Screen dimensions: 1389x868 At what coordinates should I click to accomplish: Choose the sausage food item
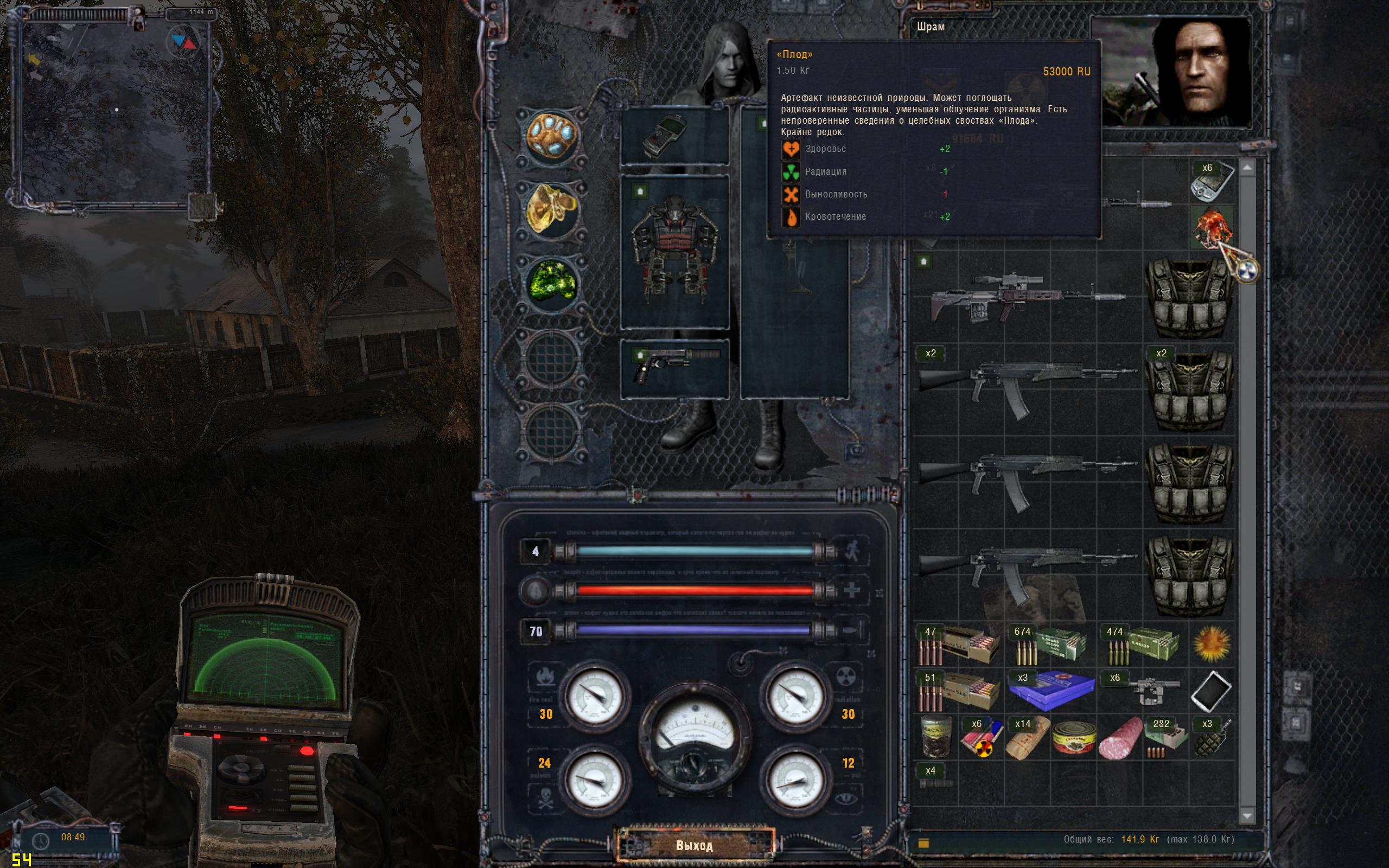(x=1120, y=738)
